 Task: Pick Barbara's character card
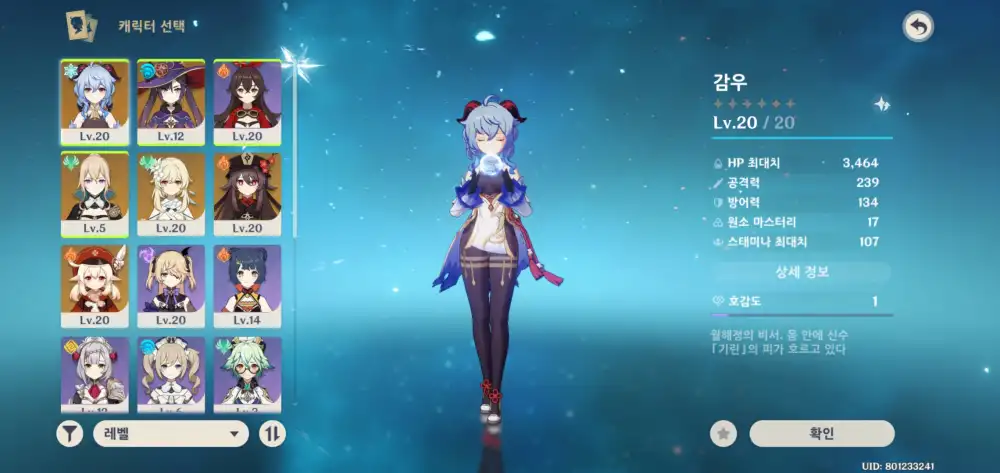171,373
